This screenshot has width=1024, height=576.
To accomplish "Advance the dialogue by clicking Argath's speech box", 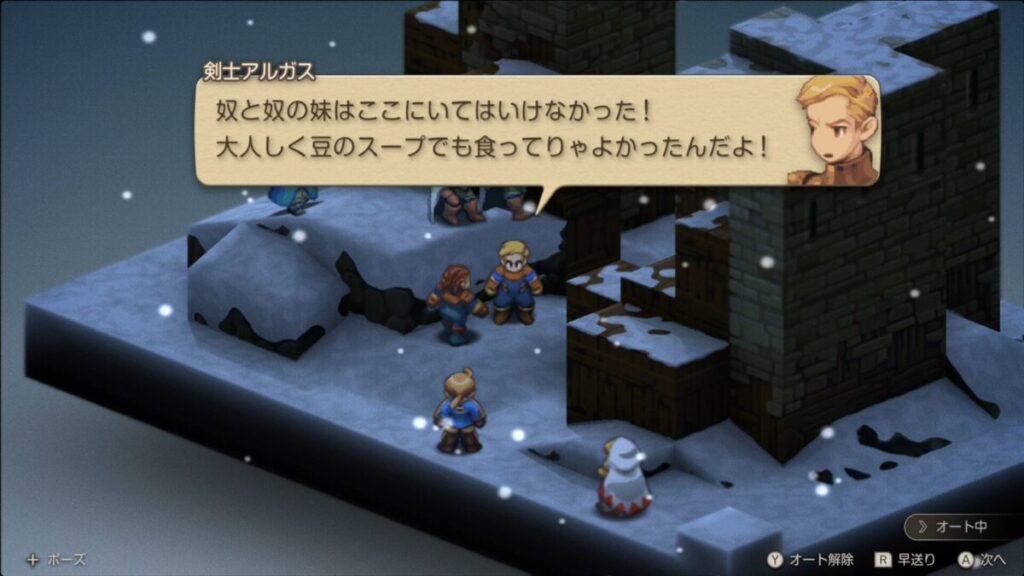I will coord(490,131).
